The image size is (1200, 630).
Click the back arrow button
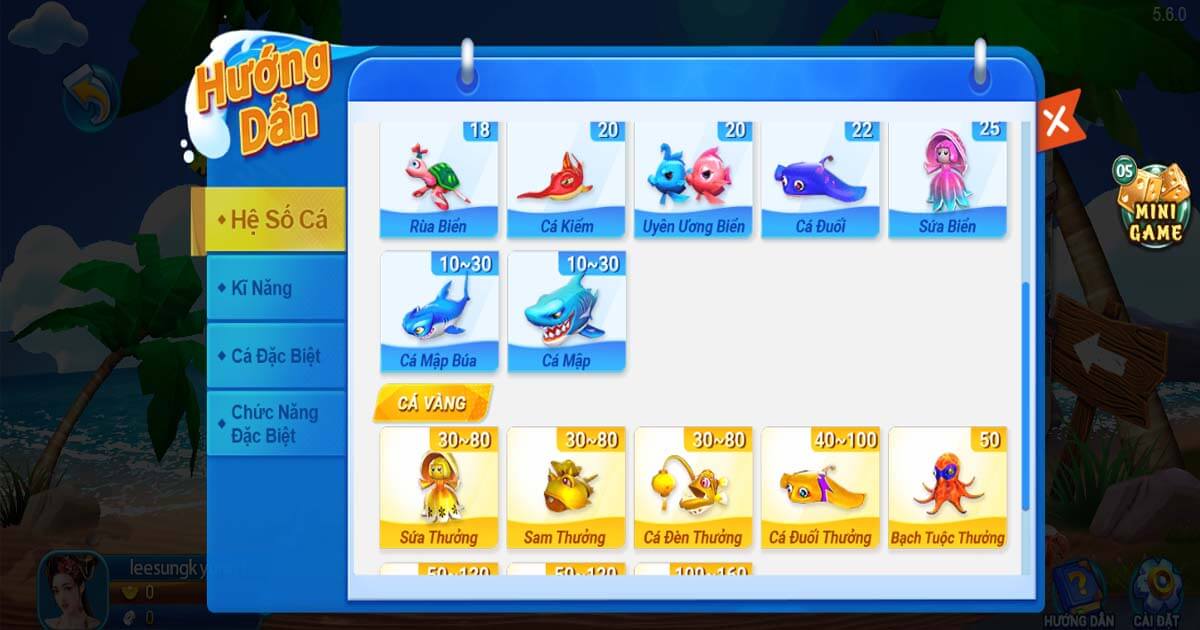coord(90,97)
